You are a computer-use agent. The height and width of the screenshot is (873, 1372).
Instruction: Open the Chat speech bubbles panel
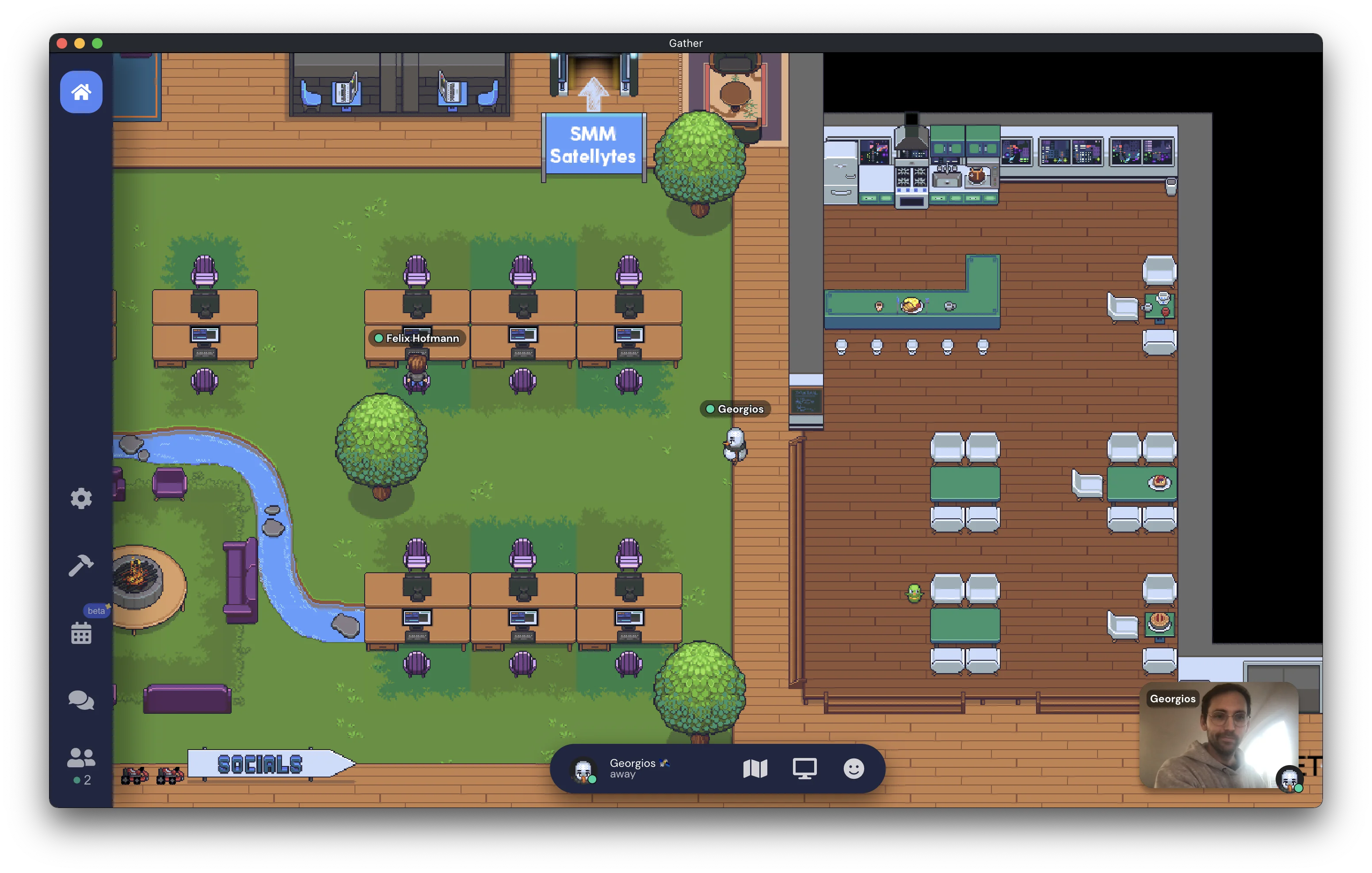pyautogui.click(x=81, y=700)
